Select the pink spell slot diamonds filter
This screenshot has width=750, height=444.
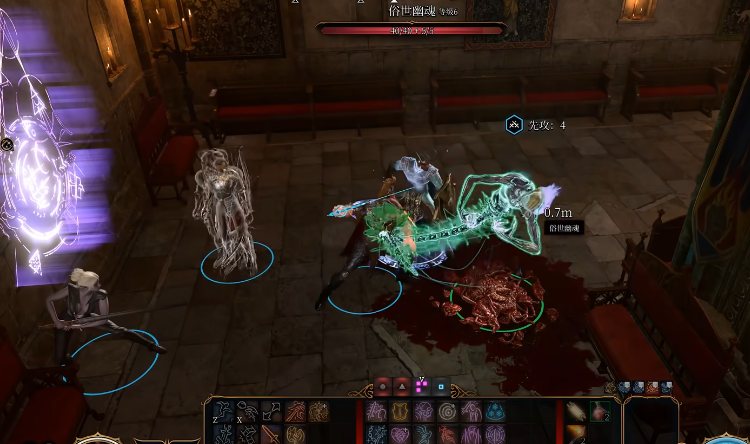pyautogui.click(x=421, y=387)
